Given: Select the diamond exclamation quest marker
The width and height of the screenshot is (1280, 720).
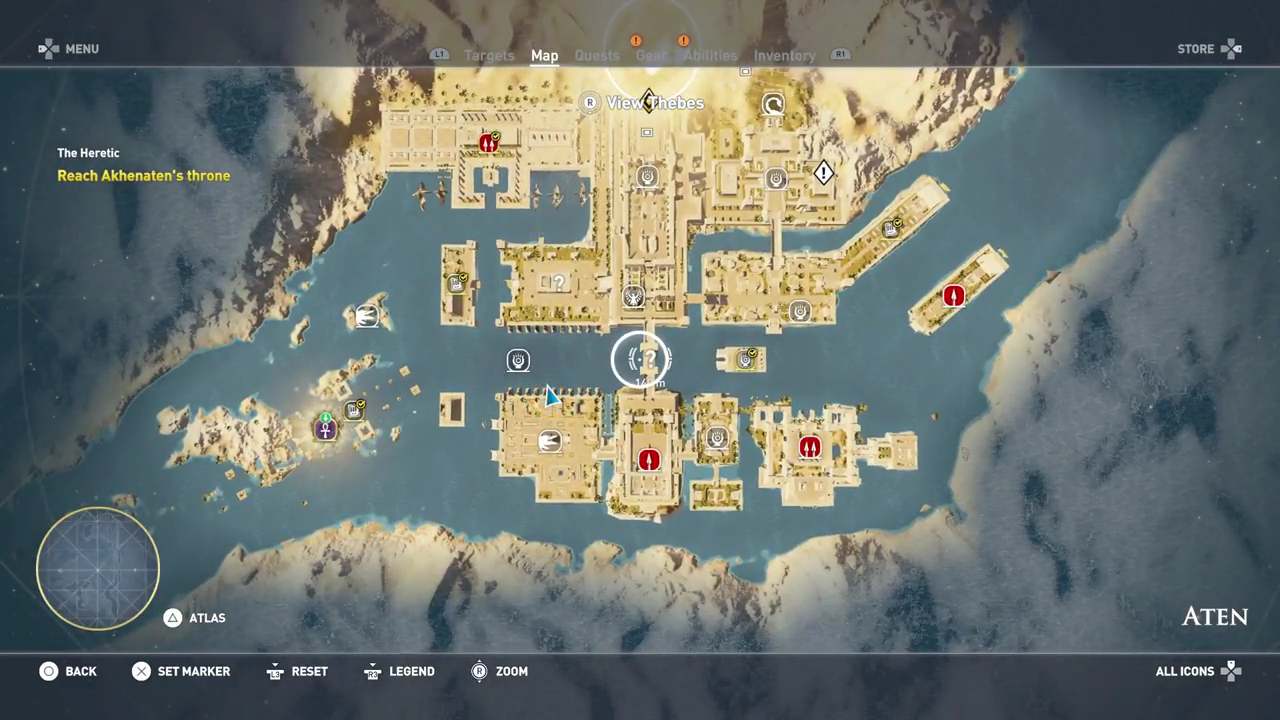Looking at the screenshot, I should click(x=823, y=173).
